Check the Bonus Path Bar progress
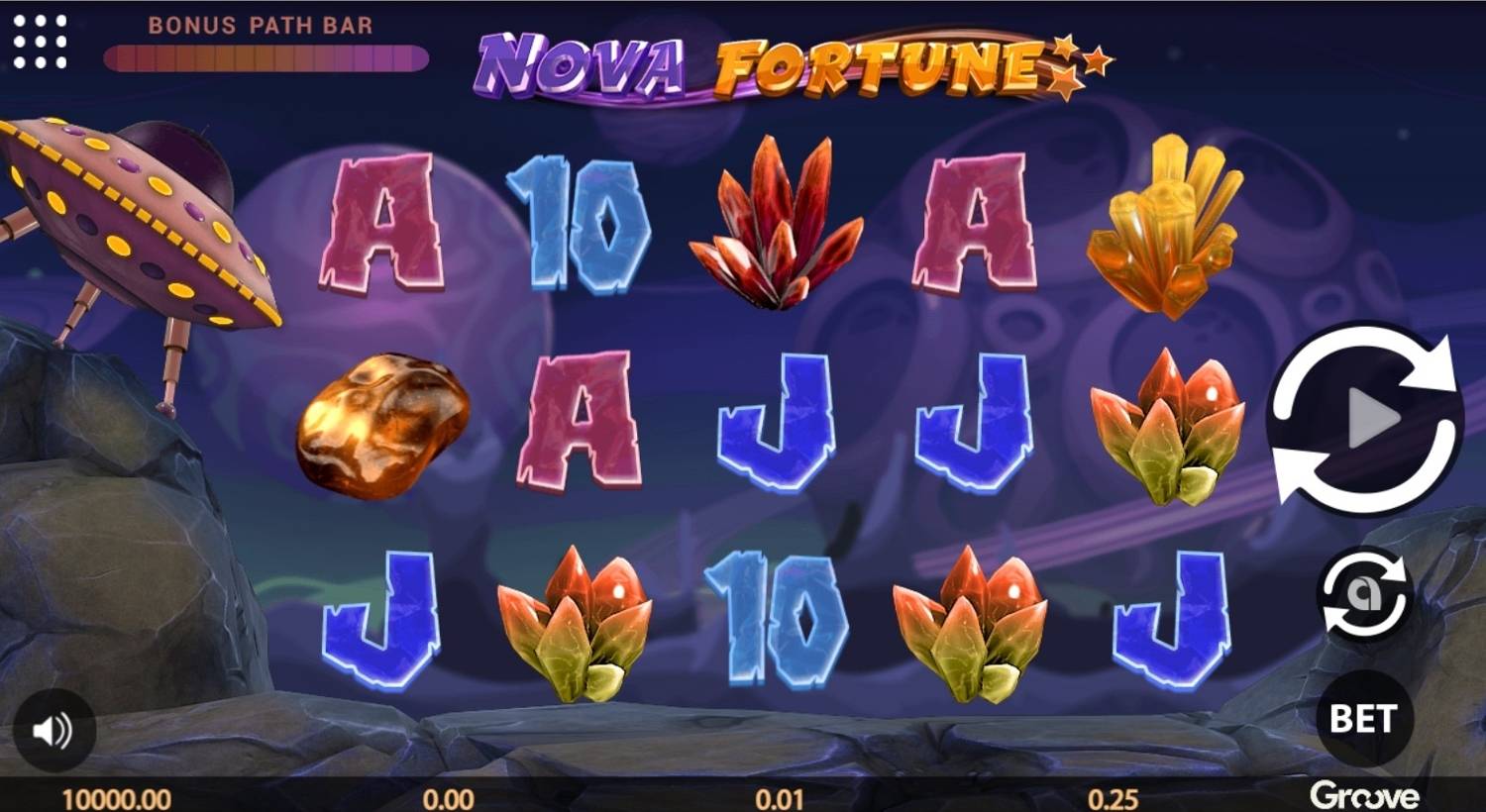 click(x=263, y=57)
